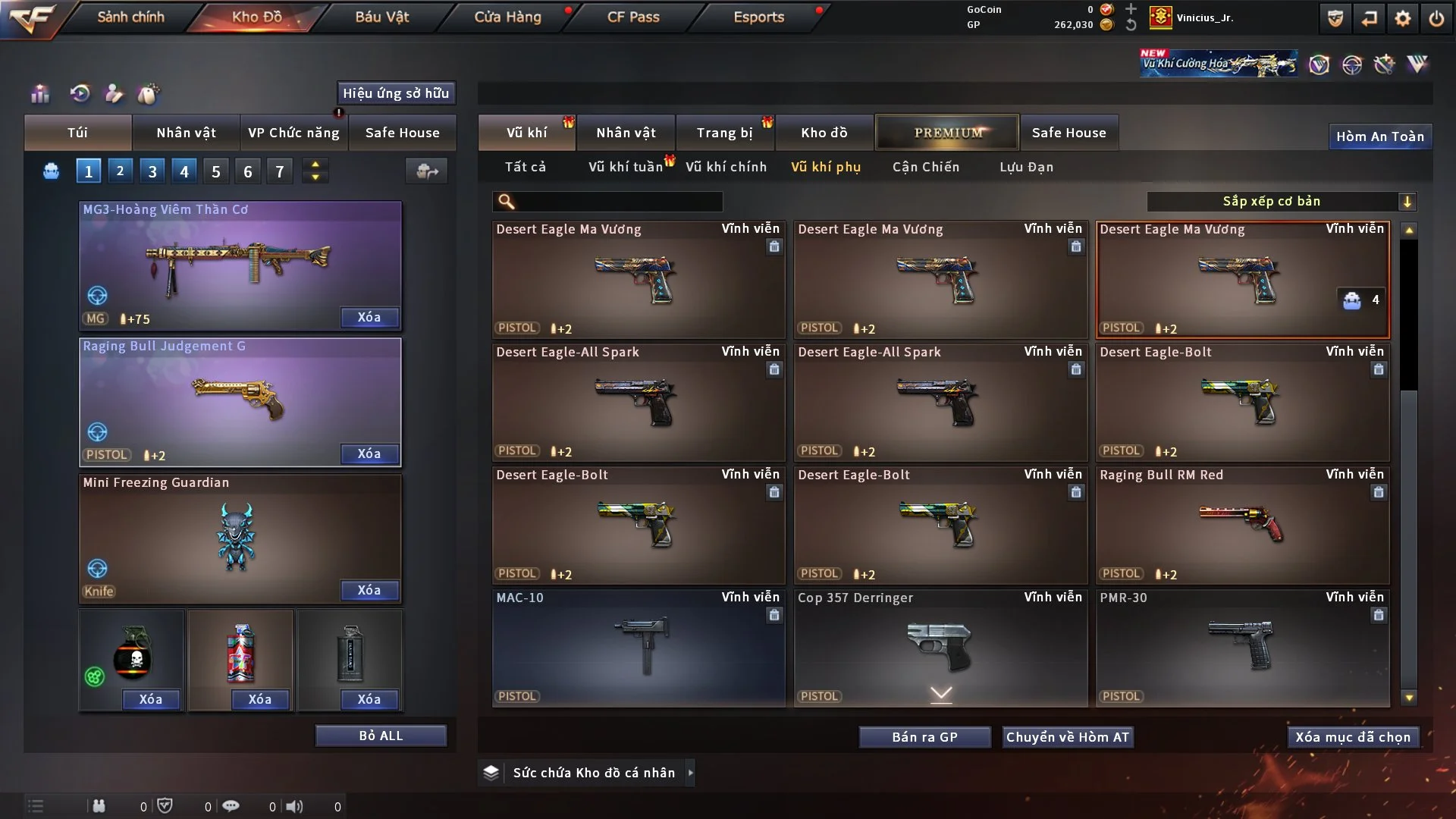Show Vũ khí chính category
This screenshot has height=819, width=1456.
pos(726,167)
